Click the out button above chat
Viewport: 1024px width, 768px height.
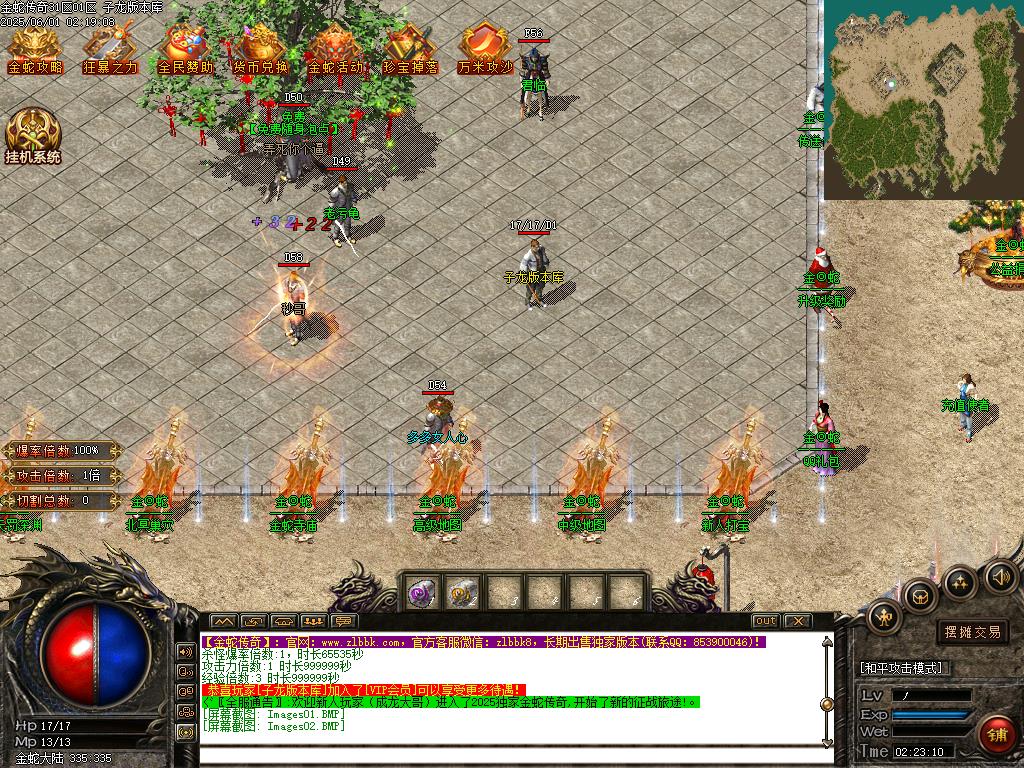[x=764, y=621]
